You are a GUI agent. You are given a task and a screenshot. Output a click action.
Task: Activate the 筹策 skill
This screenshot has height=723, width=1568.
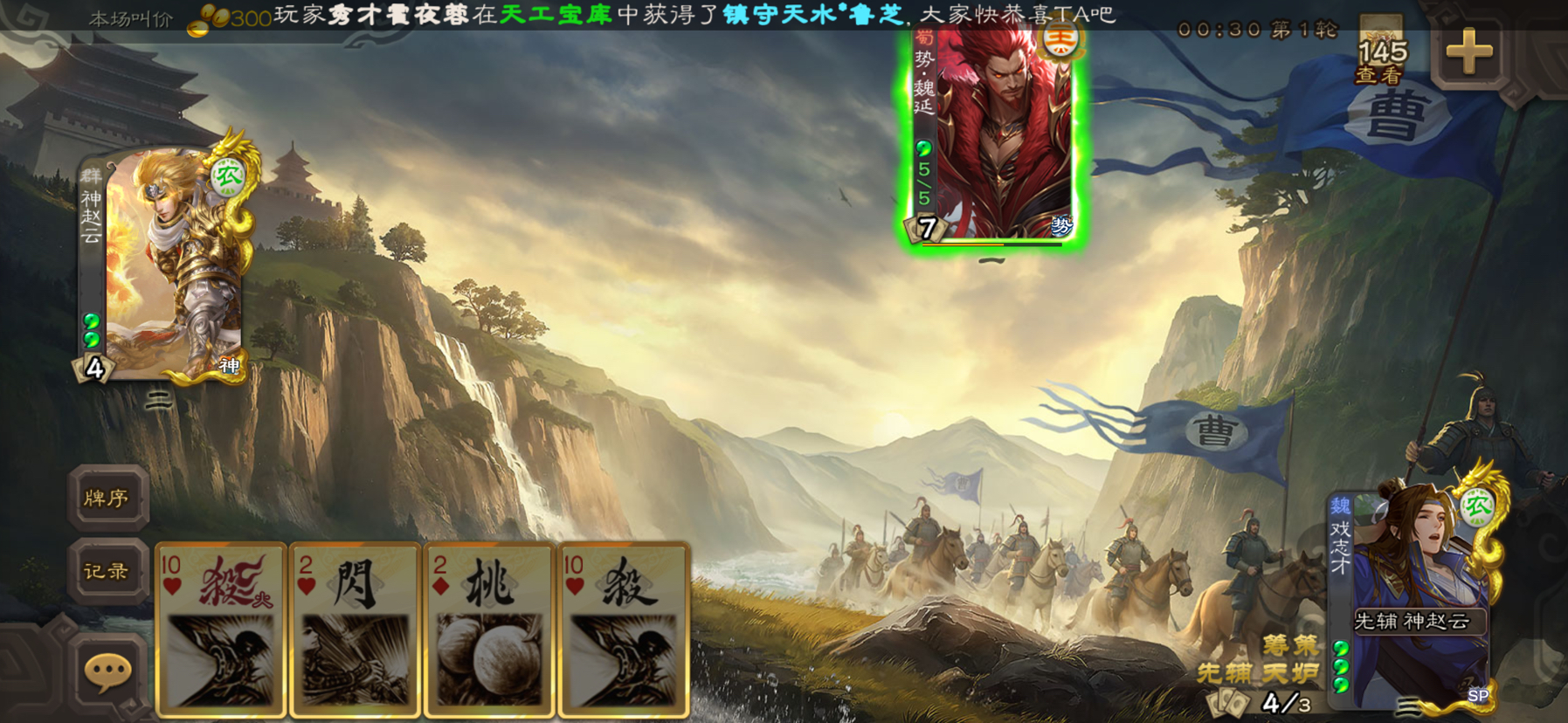pyautogui.click(x=1289, y=645)
